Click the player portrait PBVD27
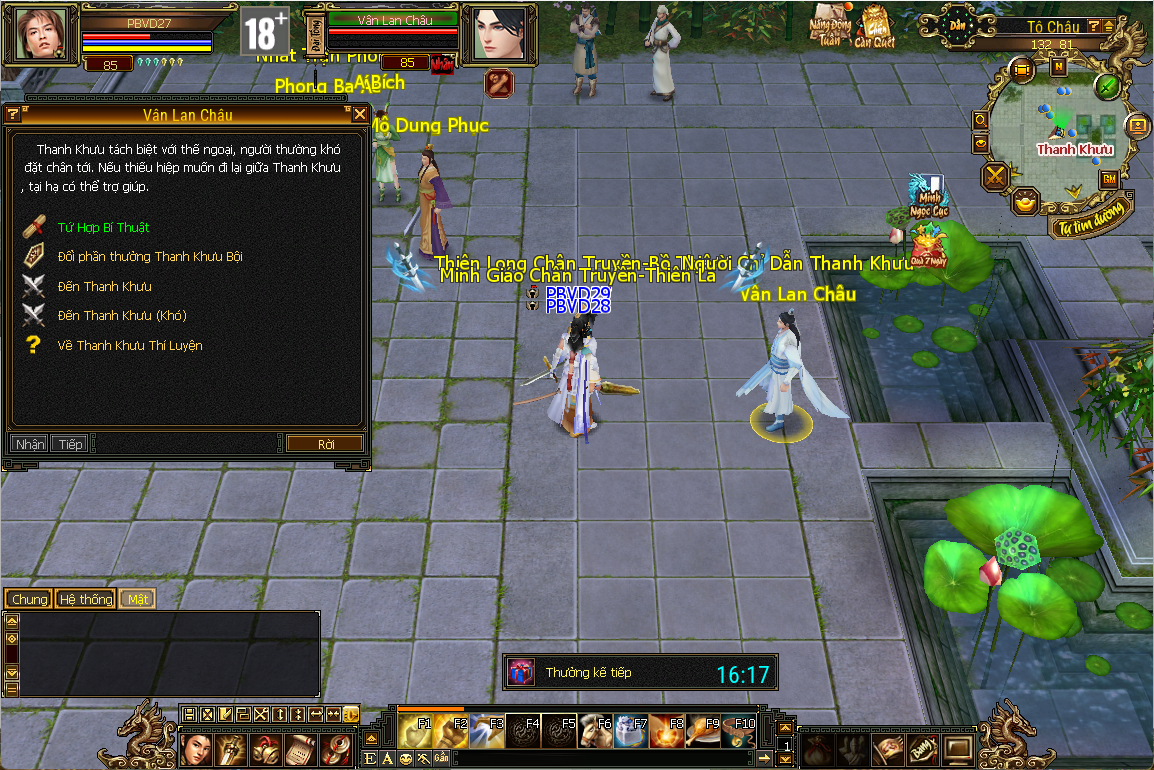1154x770 pixels. click(x=41, y=33)
